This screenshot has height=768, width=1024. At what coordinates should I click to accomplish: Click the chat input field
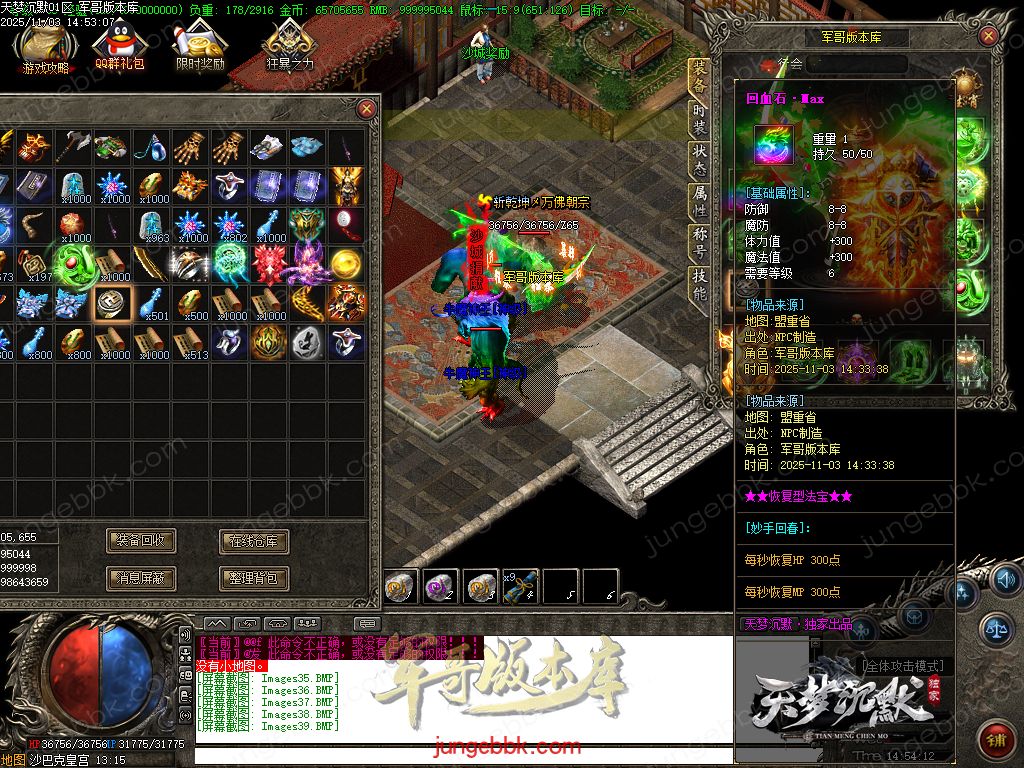click(x=460, y=748)
